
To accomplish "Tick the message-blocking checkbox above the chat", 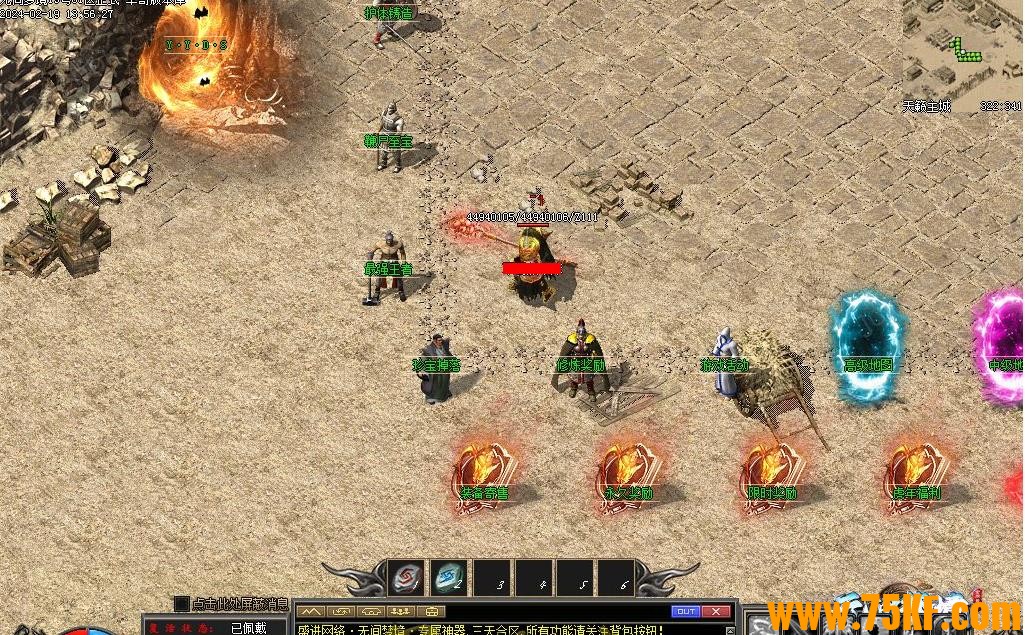I will tap(181, 603).
